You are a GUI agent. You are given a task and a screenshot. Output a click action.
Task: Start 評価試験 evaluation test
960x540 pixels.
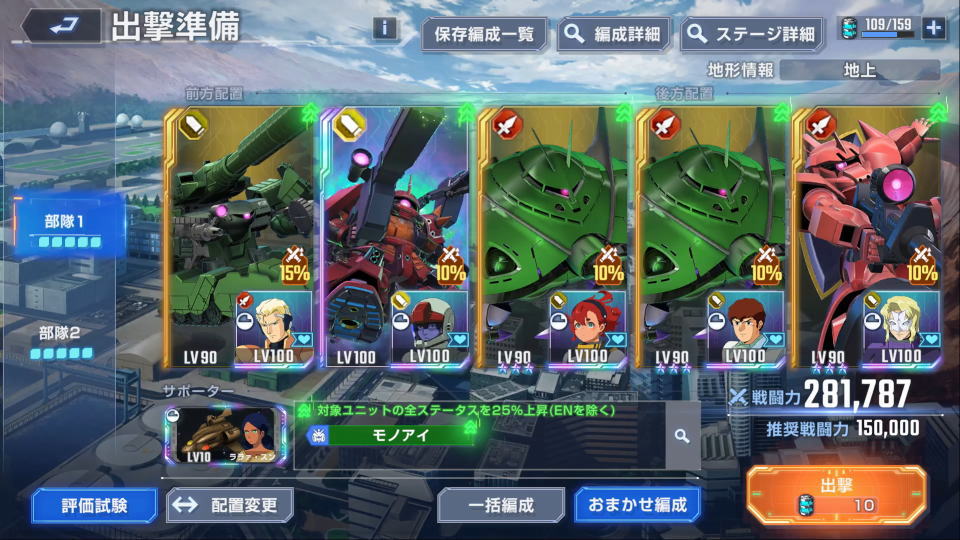tap(93, 505)
